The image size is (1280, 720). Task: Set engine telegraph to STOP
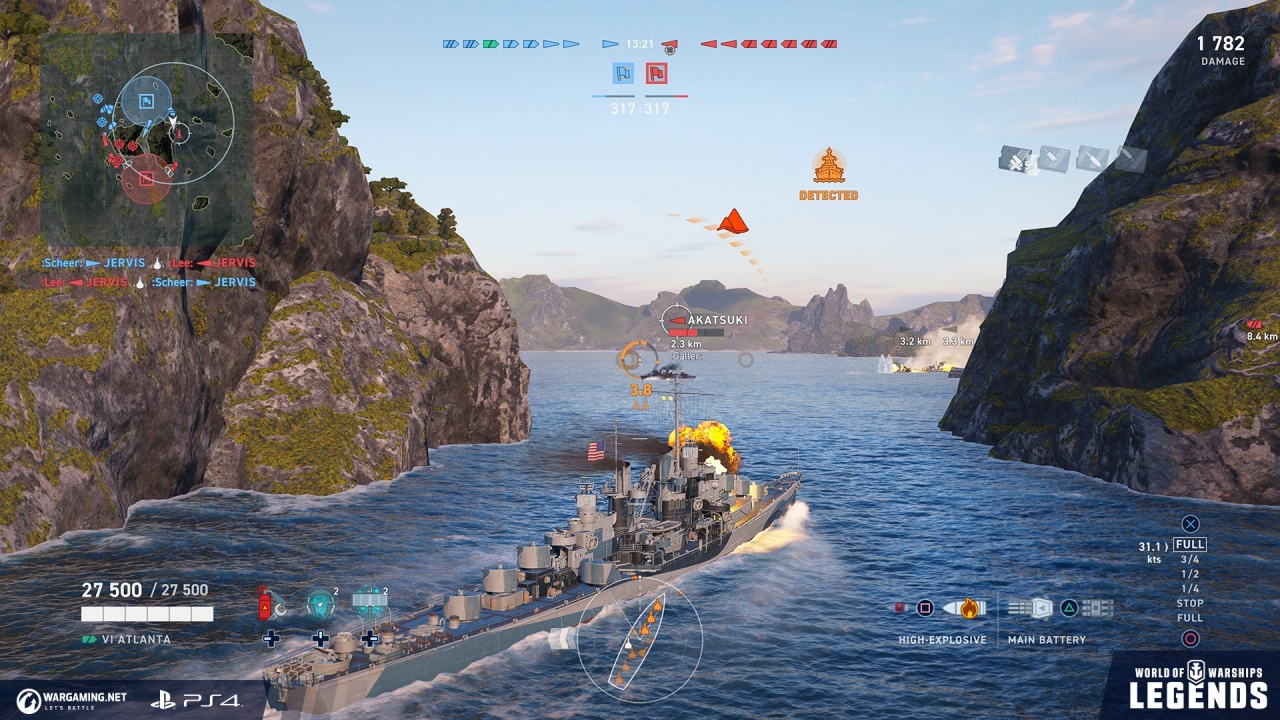[1190, 603]
